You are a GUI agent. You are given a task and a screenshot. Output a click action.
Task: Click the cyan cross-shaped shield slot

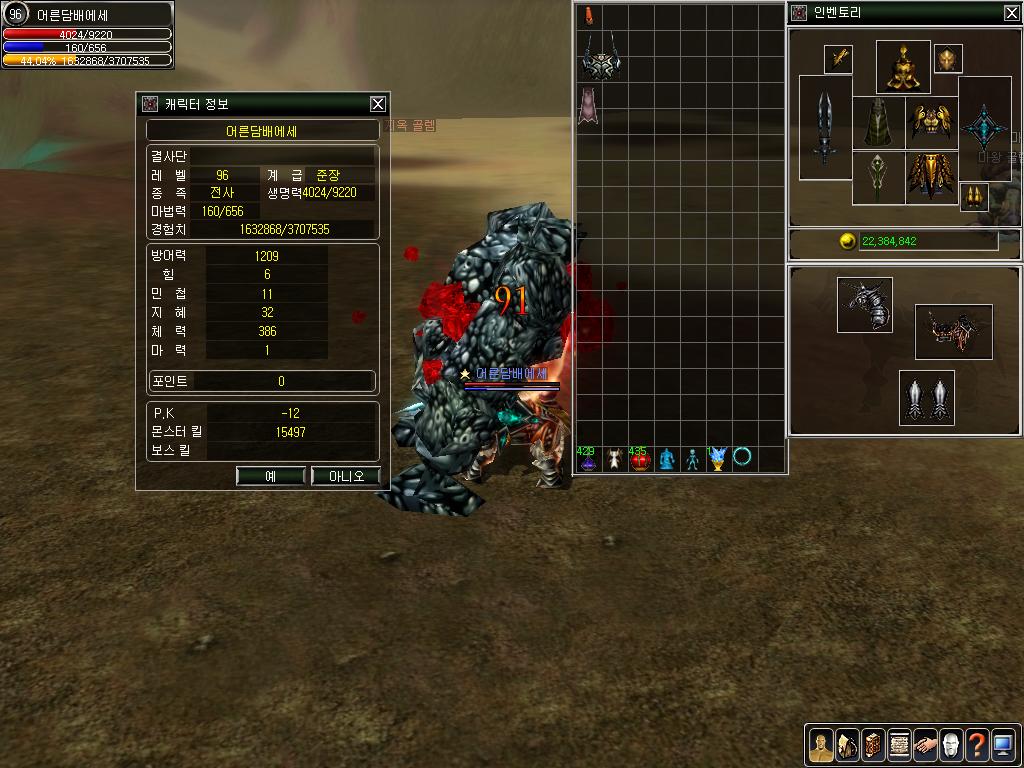point(984,127)
